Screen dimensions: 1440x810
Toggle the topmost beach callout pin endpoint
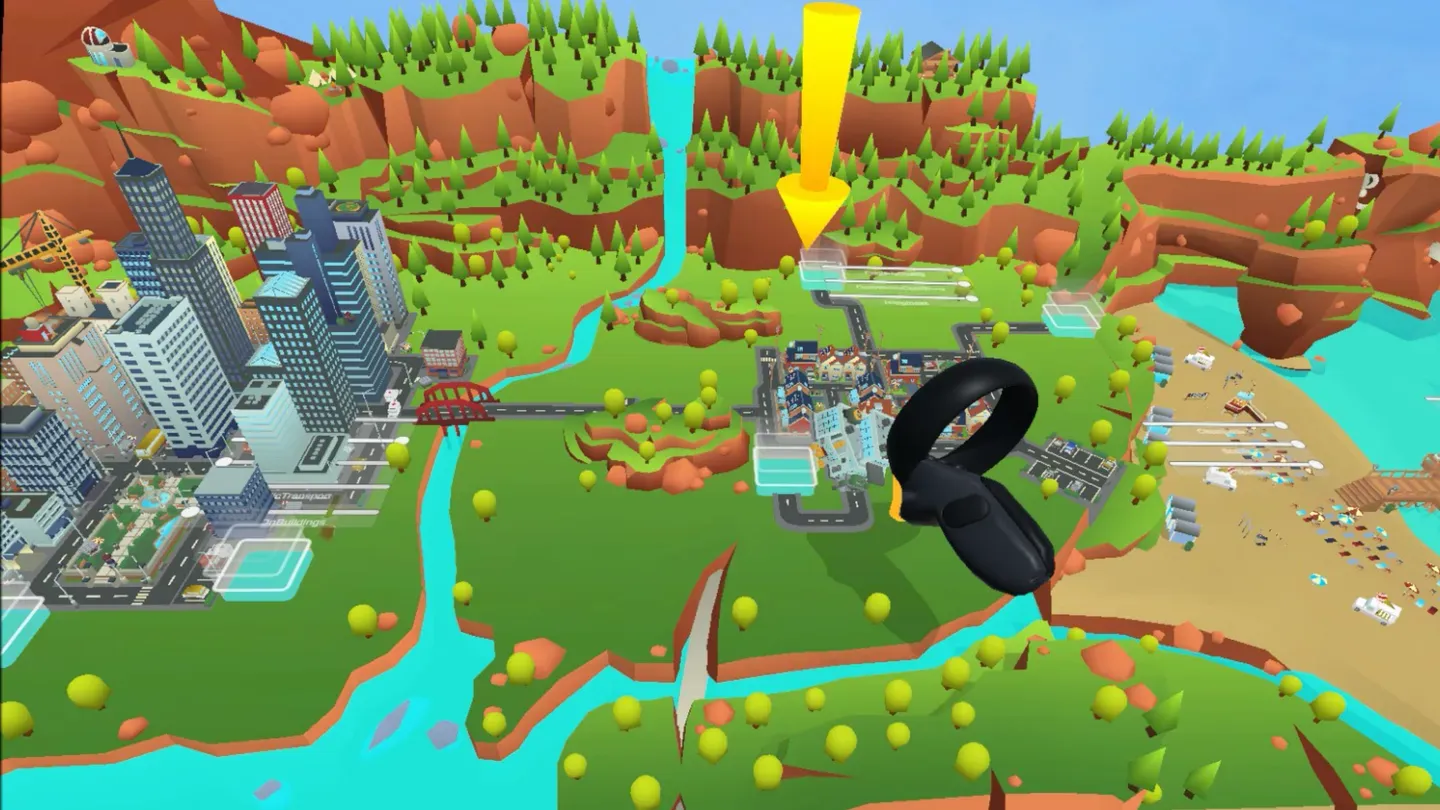click(1281, 424)
